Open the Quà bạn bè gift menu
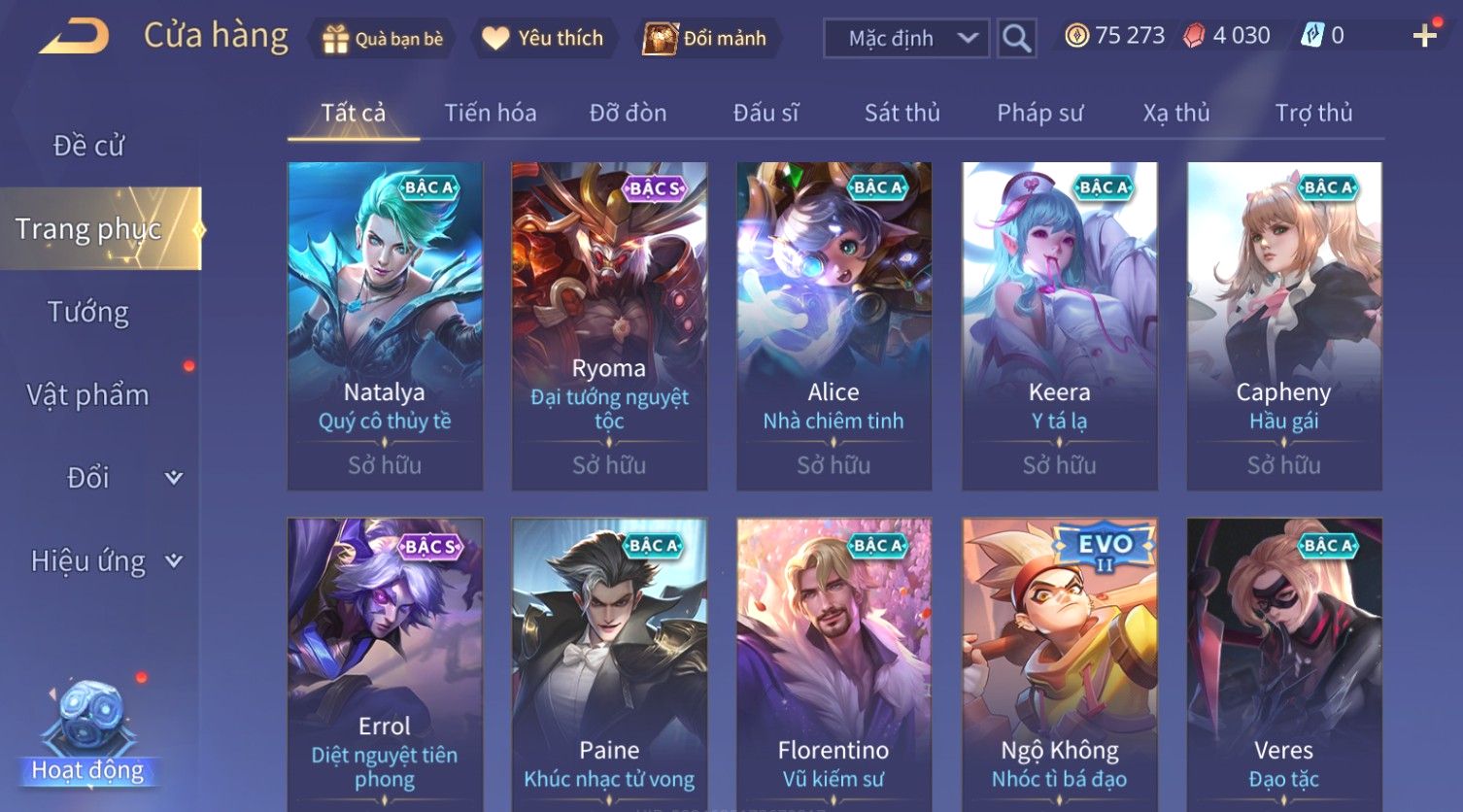Viewport: 1463px width, 812px height. click(x=383, y=39)
